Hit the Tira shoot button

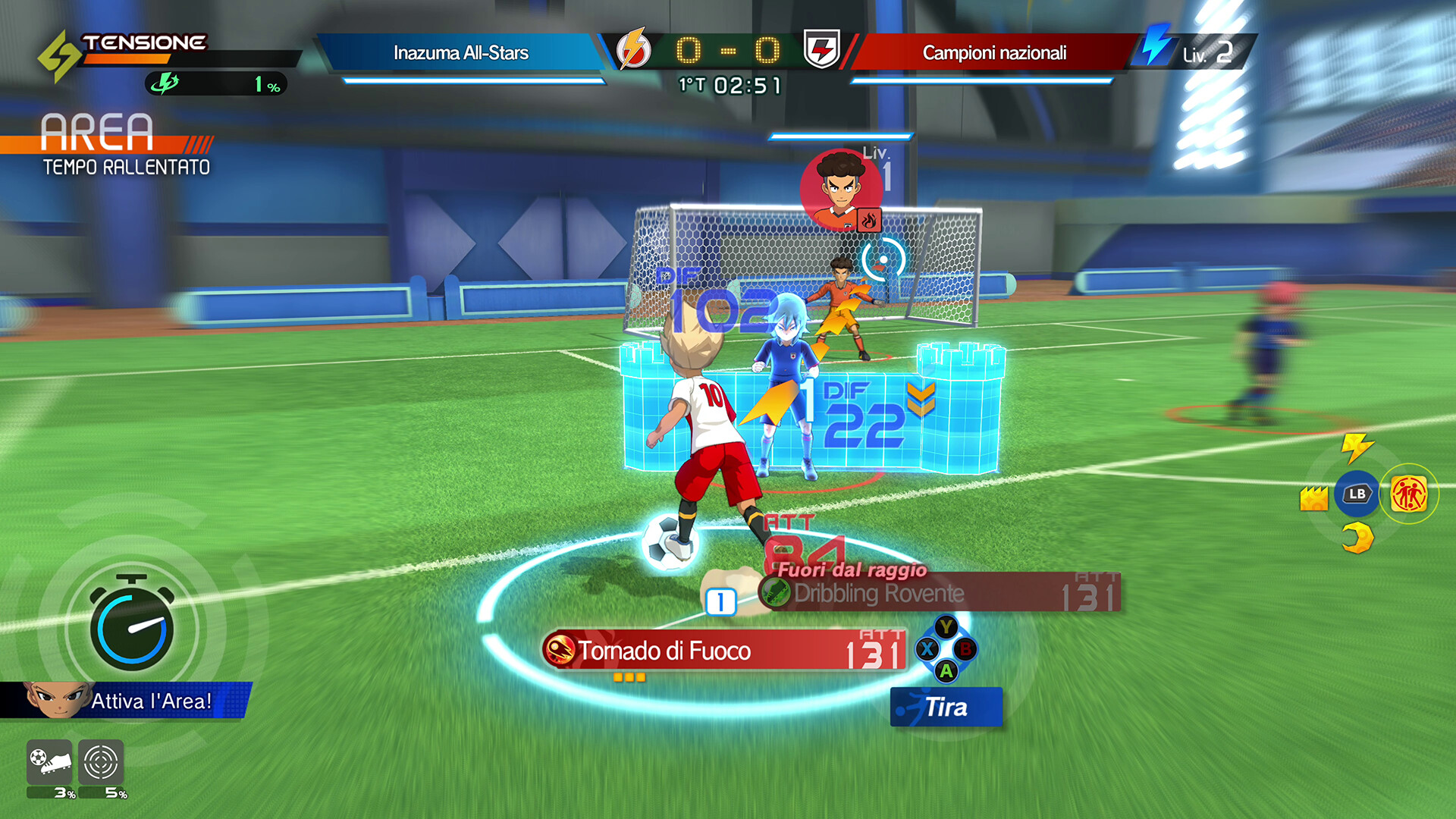(x=946, y=708)
